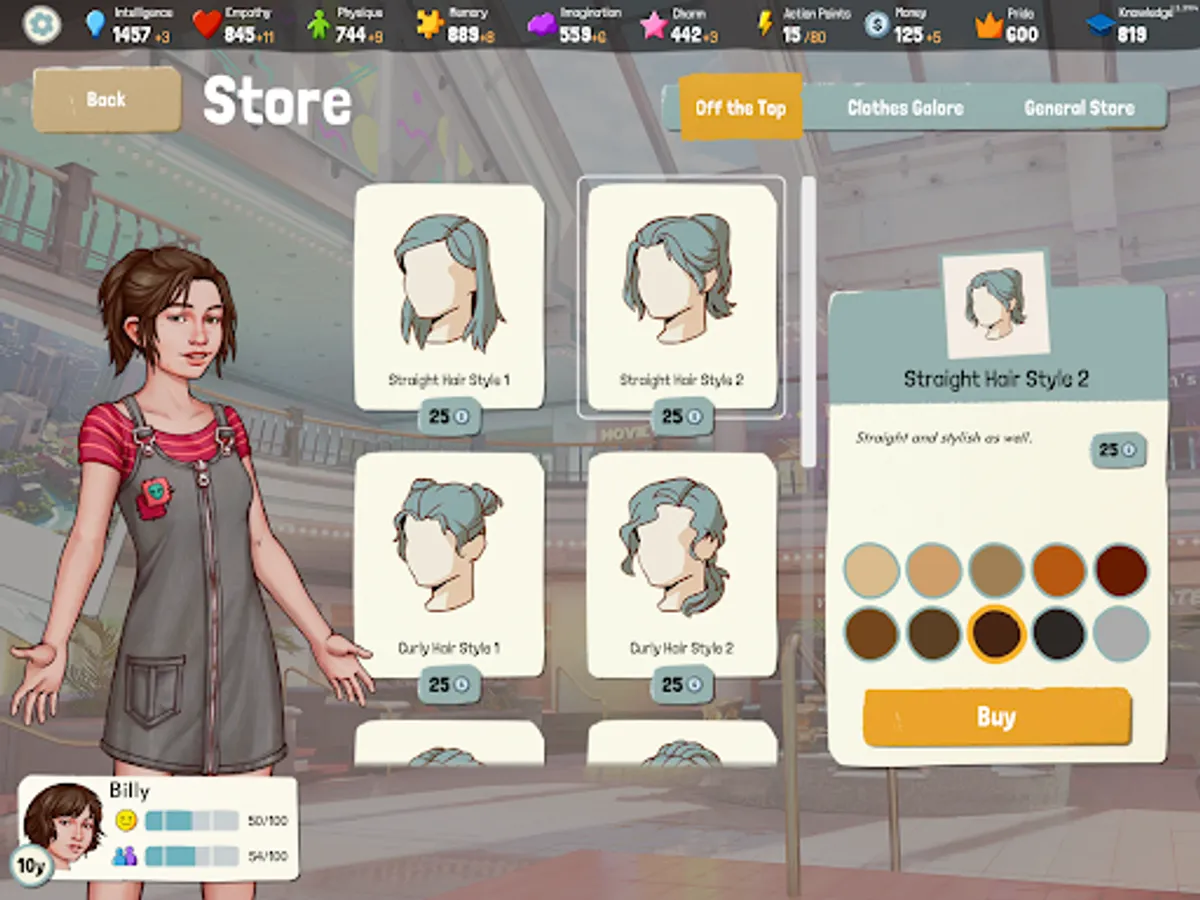Click the hair style list scrollbar
This screenshot has width=1200, height=900.
coord(808,322)
